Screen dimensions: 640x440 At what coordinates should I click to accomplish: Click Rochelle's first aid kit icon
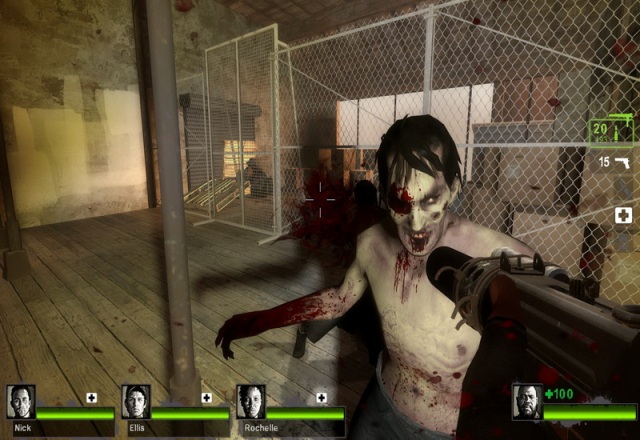322,397
